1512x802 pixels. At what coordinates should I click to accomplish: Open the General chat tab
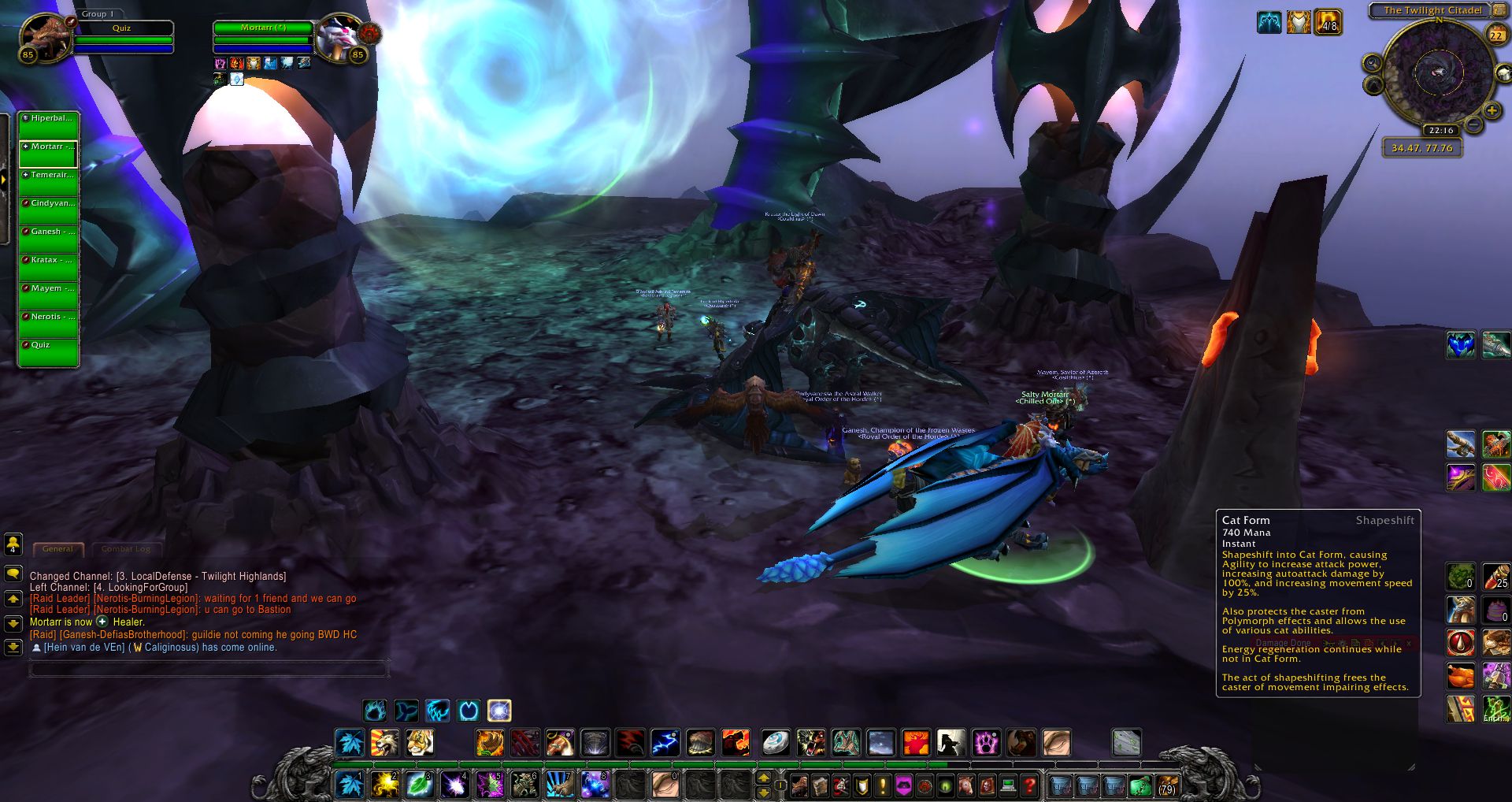tap(57, 549)
